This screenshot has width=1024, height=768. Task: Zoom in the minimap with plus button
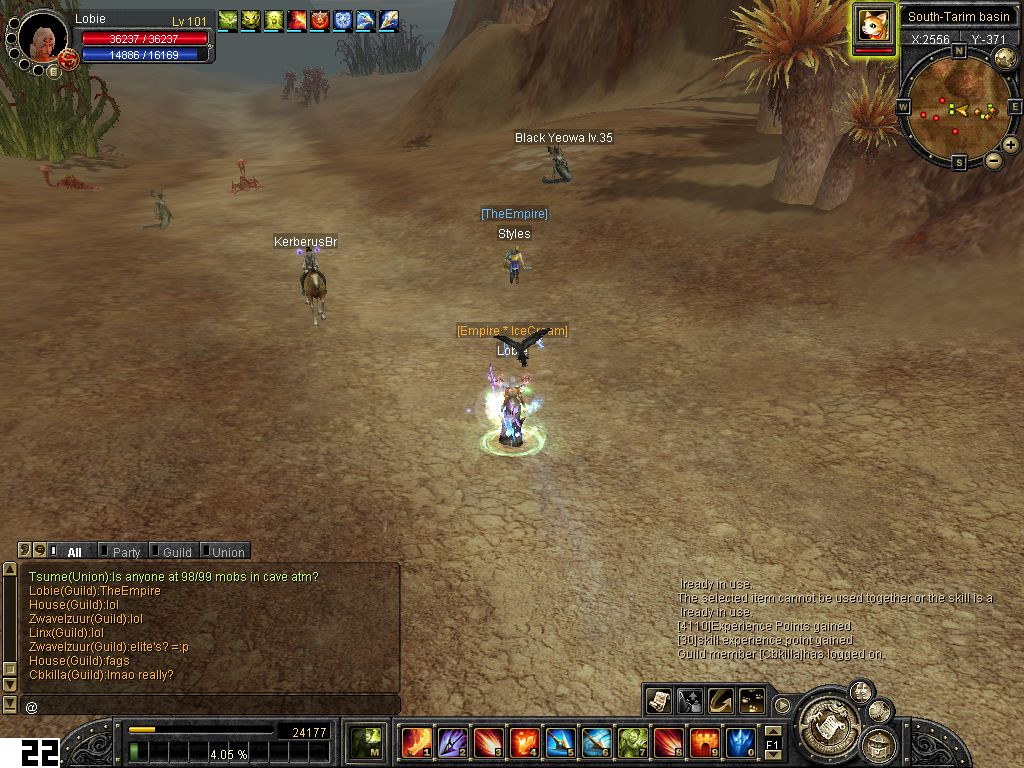[1011, 145]
